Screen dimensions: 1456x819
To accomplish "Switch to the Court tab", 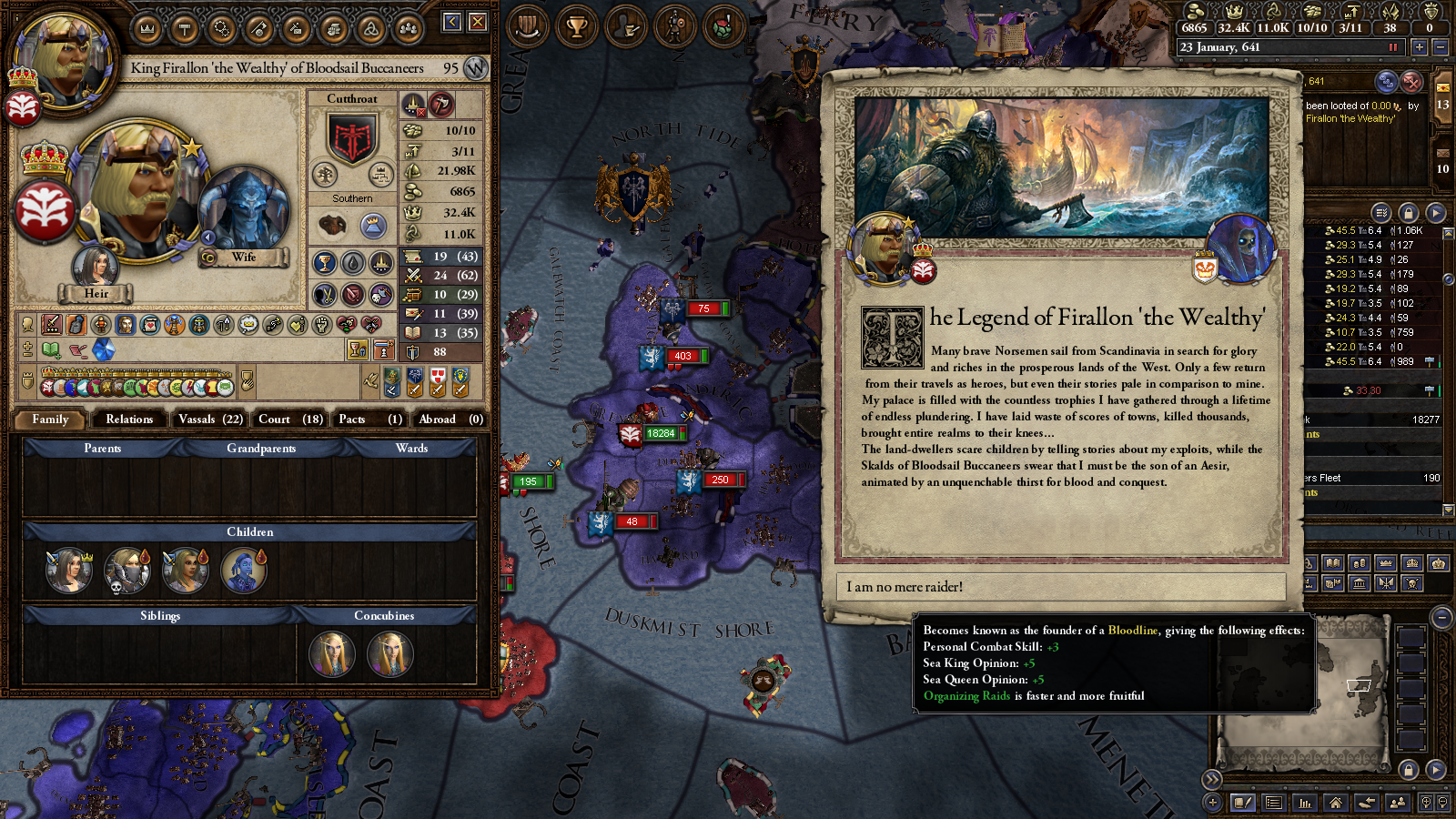I will [290, 420].
